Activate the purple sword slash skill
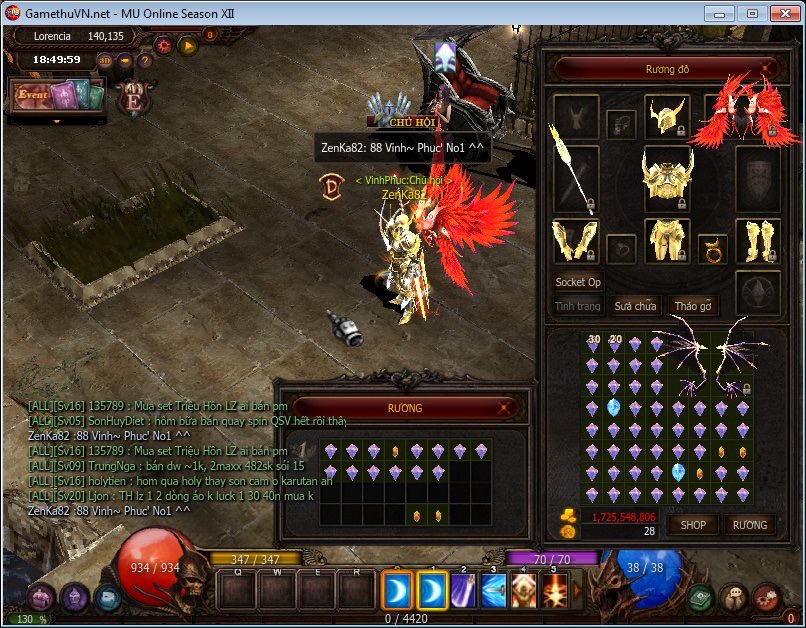 pyautogui.click(x=463, y=591)
